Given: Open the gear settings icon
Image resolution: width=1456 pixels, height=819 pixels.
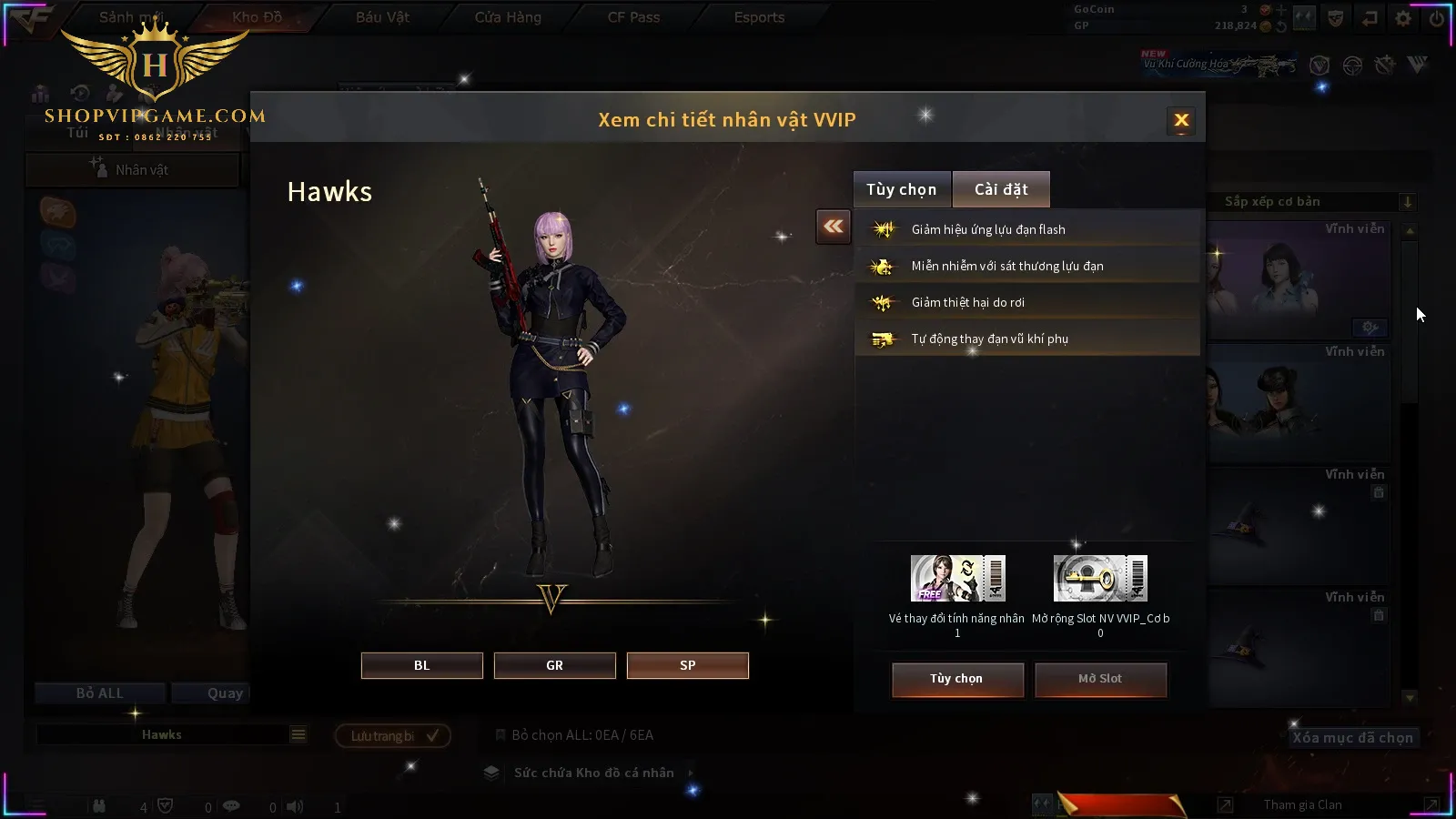Looking at the screenshot, I should pos(1403,18).
